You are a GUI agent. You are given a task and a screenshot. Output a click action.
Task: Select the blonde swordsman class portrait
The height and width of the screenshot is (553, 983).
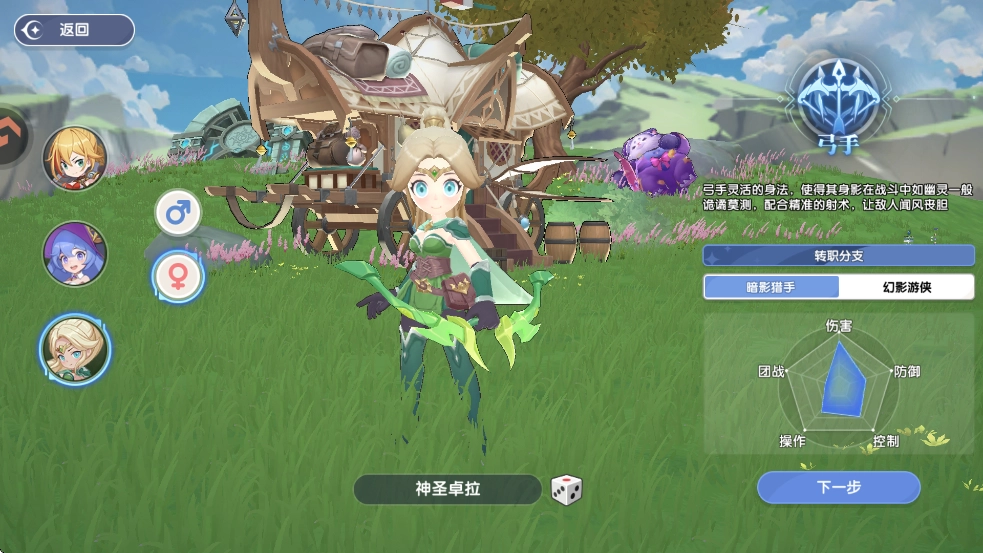(75, 159)
